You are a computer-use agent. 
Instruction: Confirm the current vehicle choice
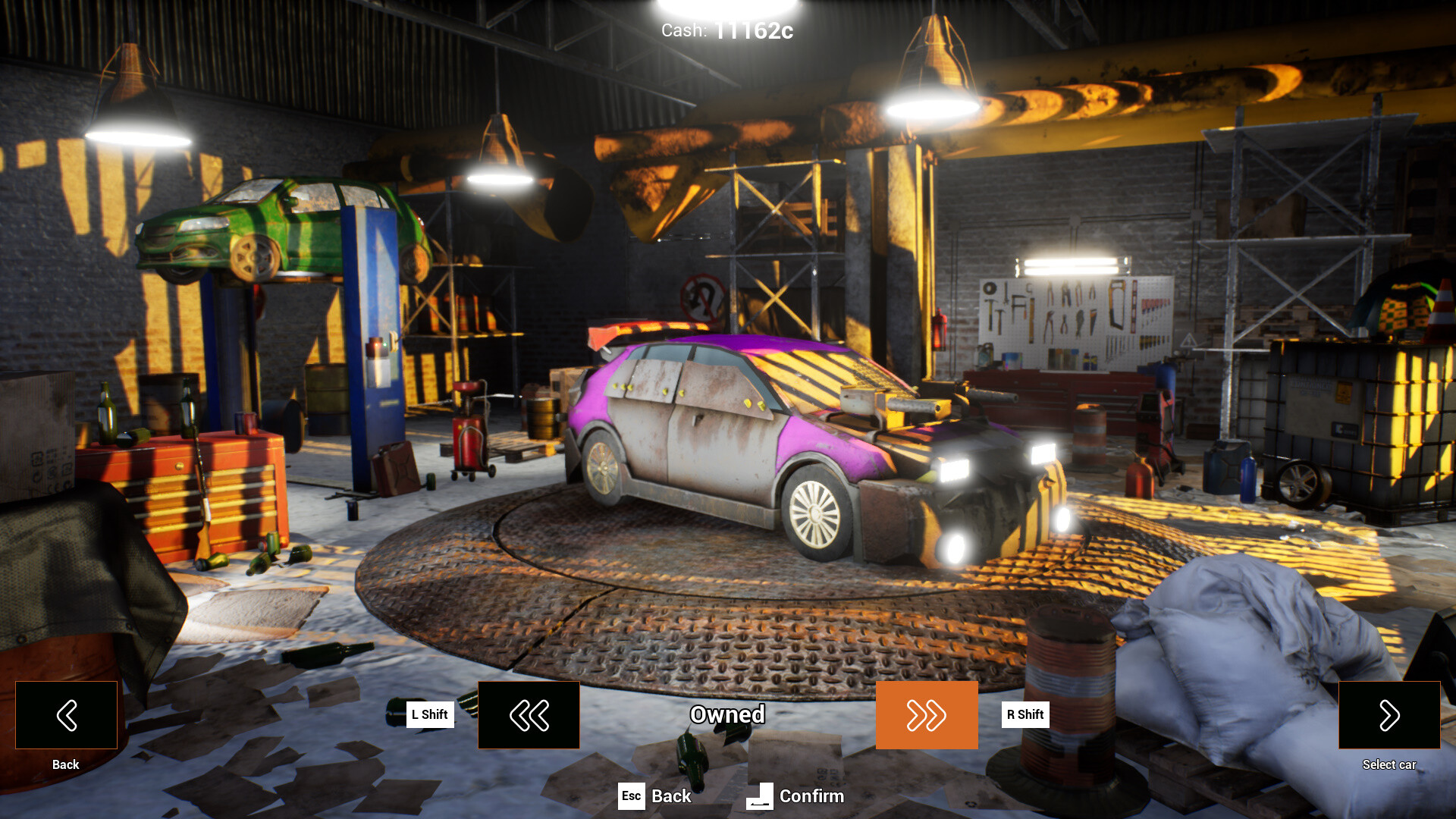811,796
